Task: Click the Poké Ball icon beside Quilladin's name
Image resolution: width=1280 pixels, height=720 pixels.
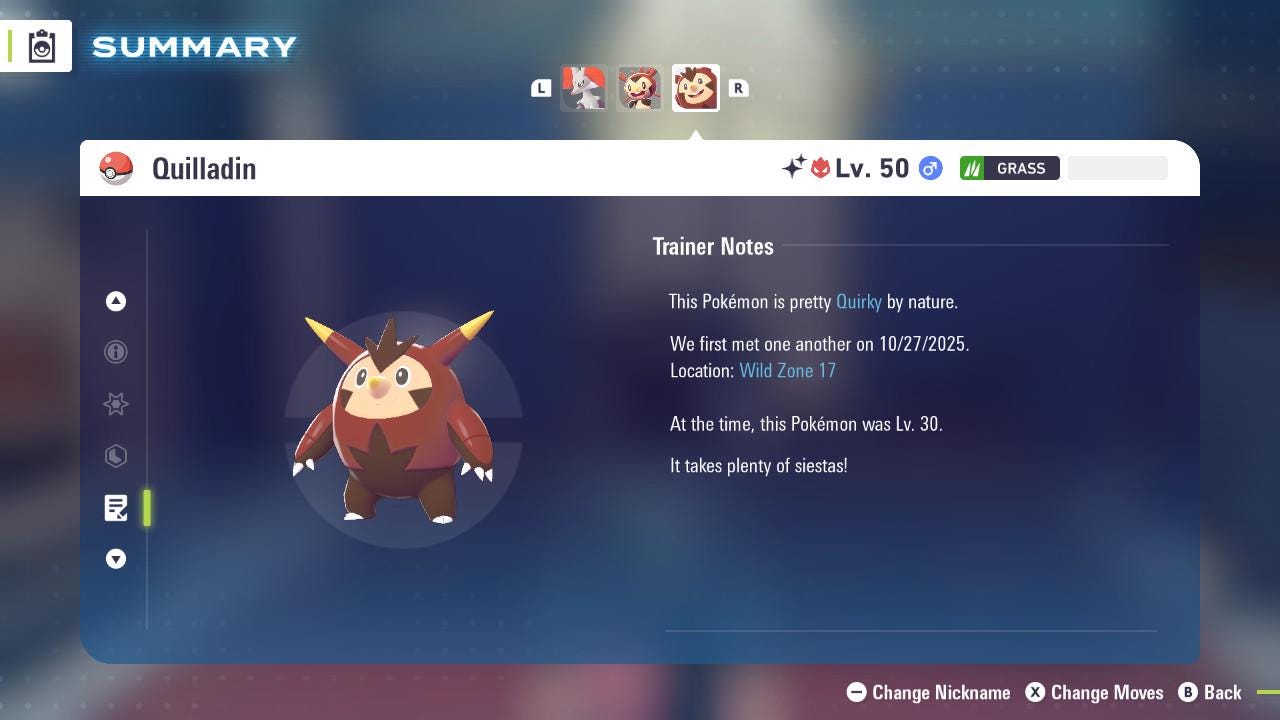Action: [117, 168]
